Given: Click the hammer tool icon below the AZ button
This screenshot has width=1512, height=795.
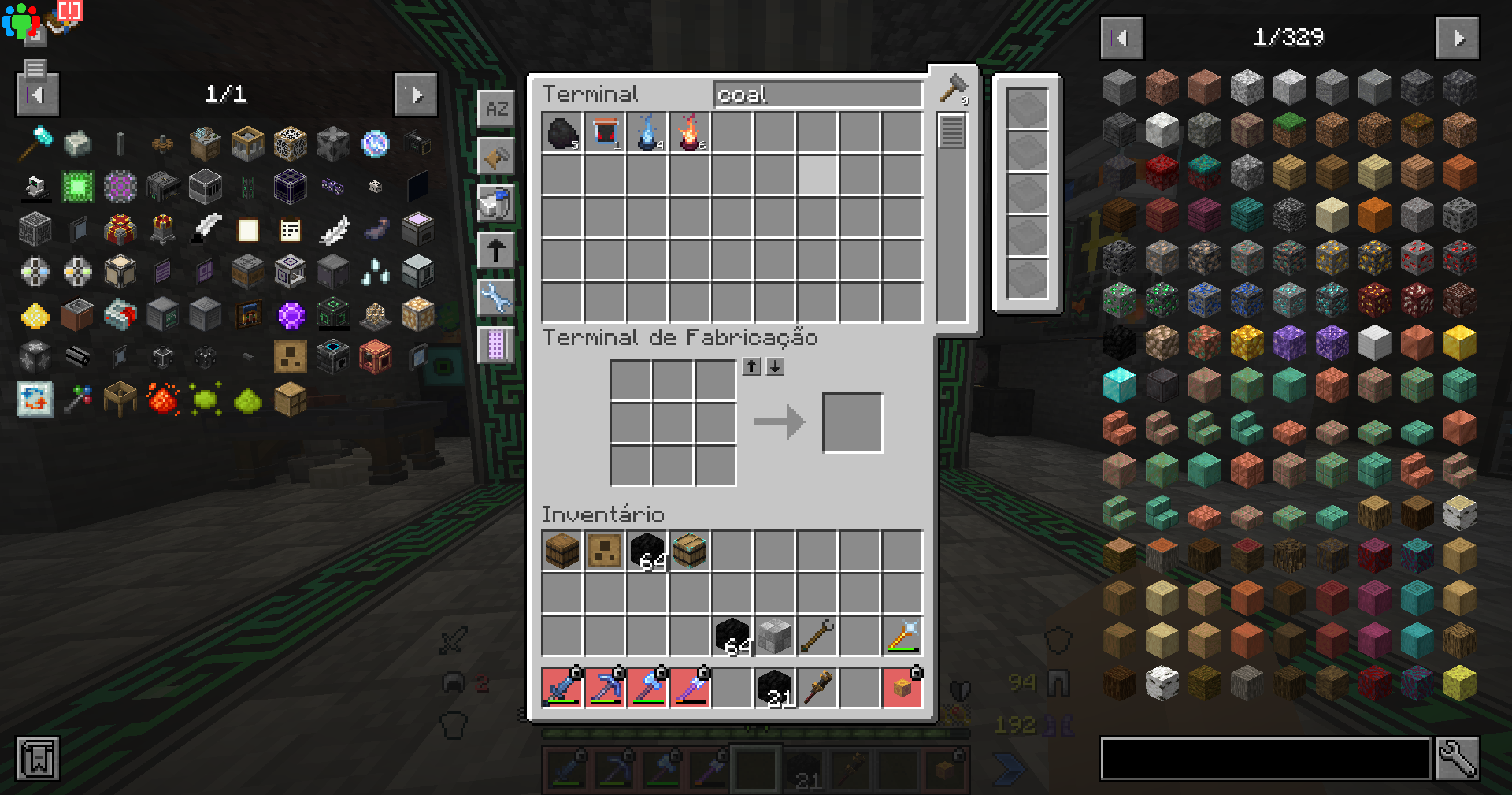Looking at the screenshot, I should pos(496,156).
